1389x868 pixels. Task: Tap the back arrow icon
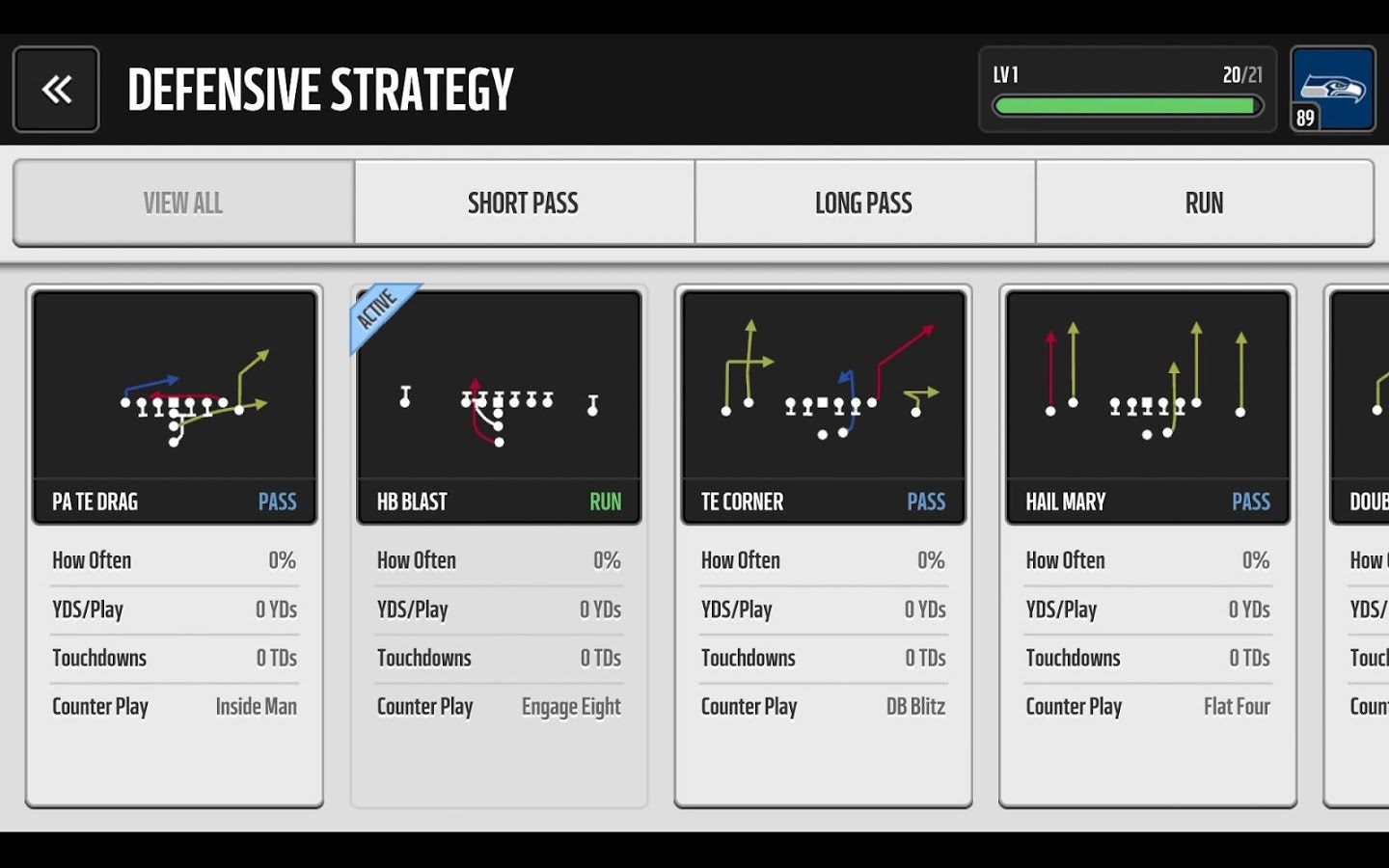pyautogui.click(x=55, y=89)
